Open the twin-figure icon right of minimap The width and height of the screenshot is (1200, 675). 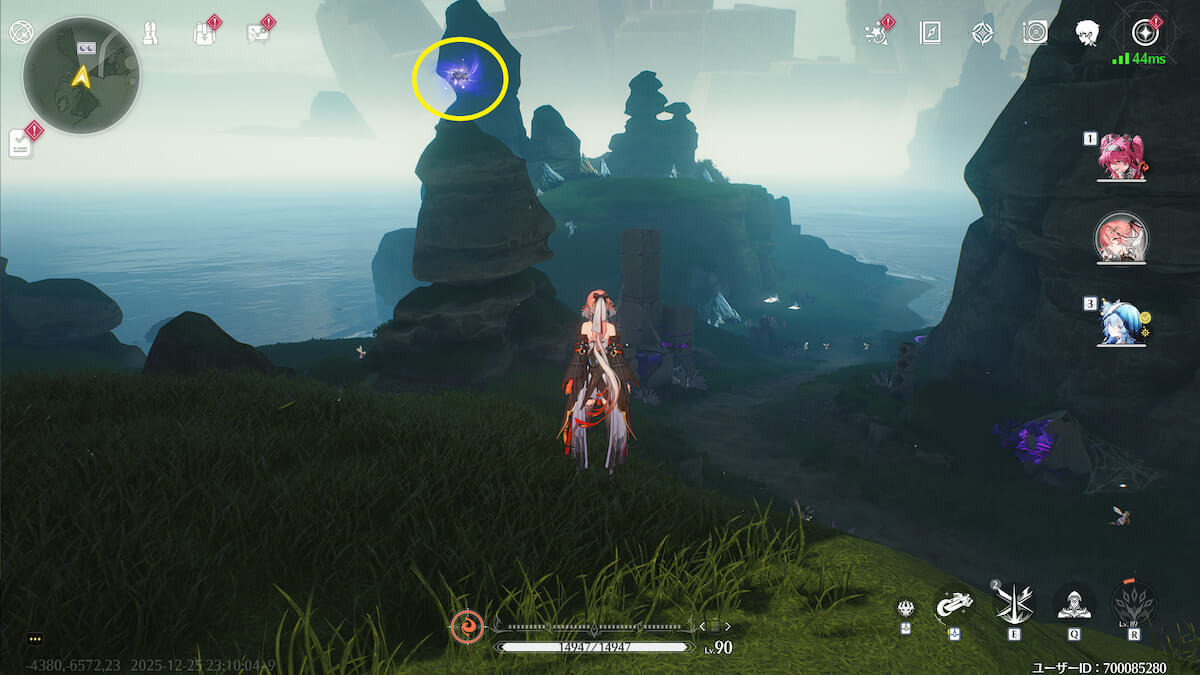(x=151, y=33)
